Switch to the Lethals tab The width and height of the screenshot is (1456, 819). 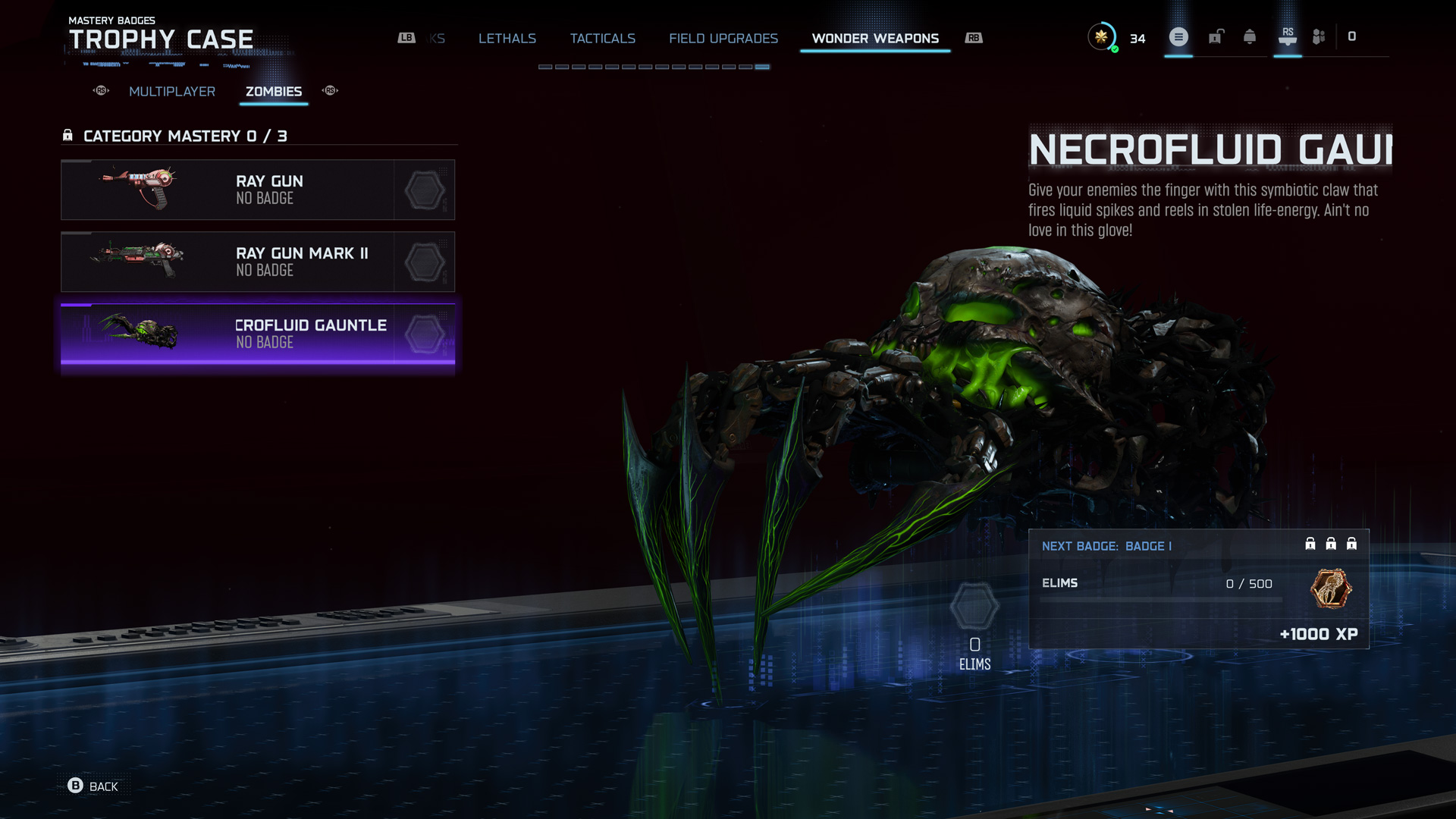[x=507, y=39]
